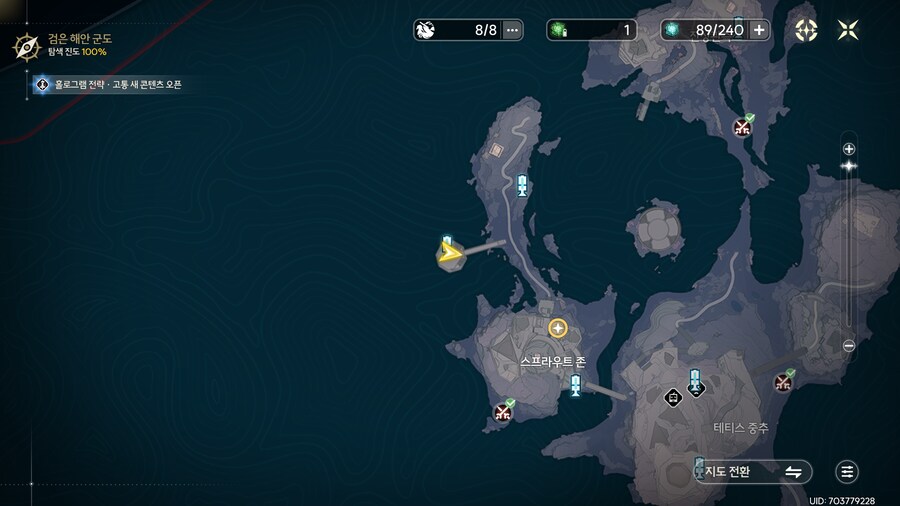
Task: Select the yellow player arrow marker
Action: point(451,253)
